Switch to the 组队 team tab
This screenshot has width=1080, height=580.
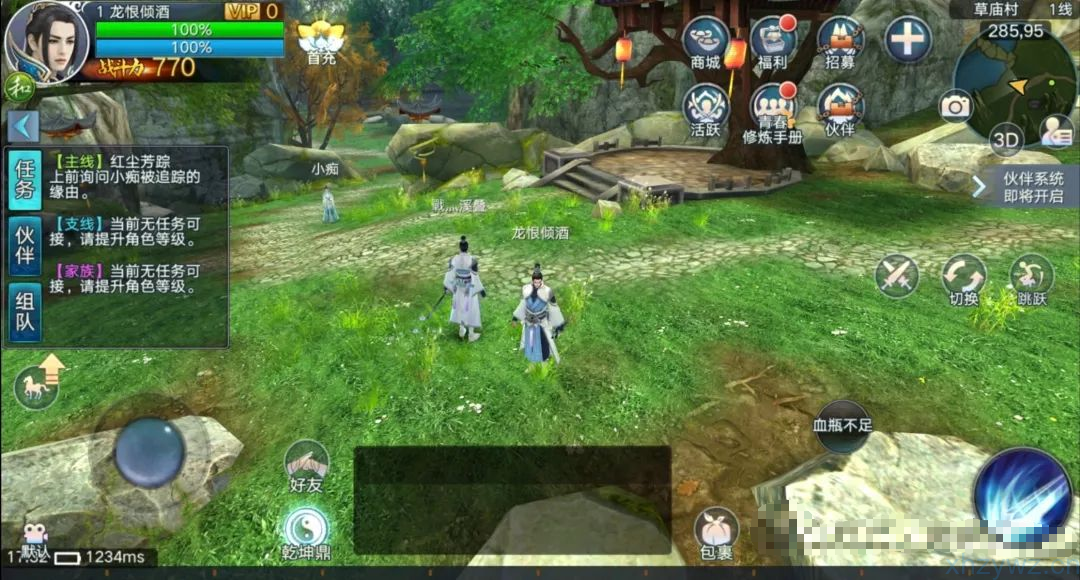[25, 312]
